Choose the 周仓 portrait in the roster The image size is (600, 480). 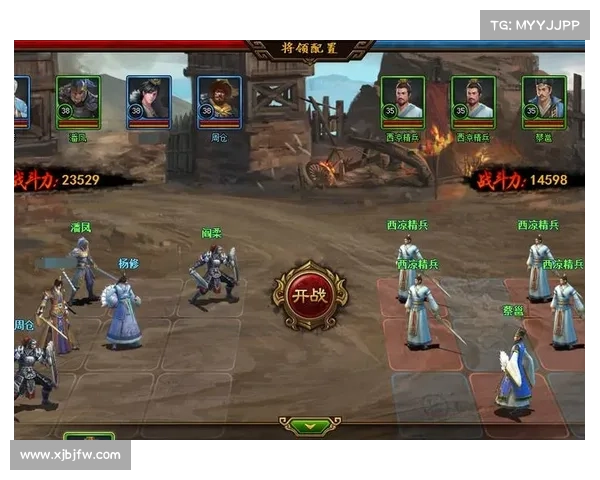point(219,102)
